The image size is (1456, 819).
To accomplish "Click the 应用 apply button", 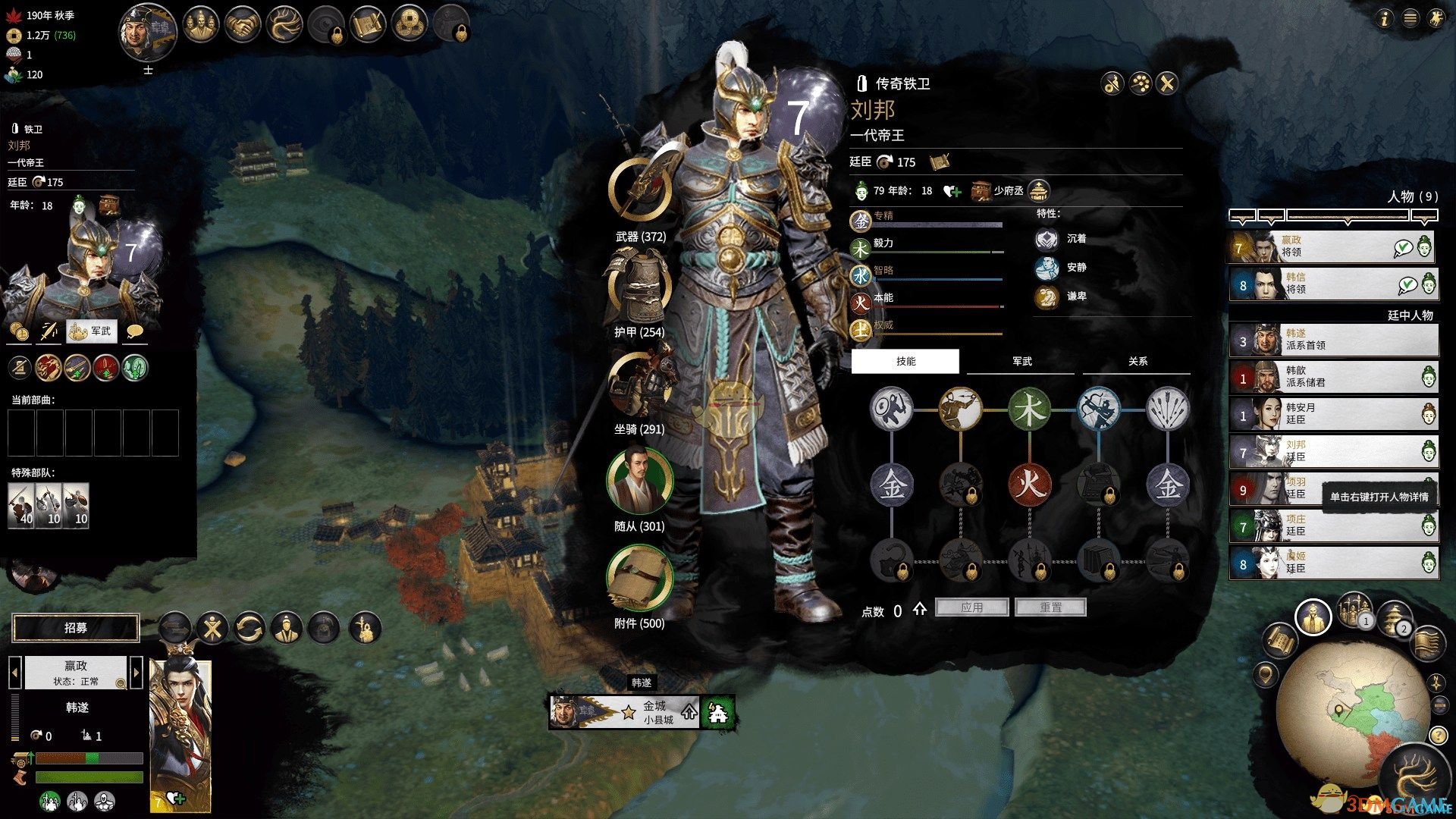I will click(x=971, y=607).
